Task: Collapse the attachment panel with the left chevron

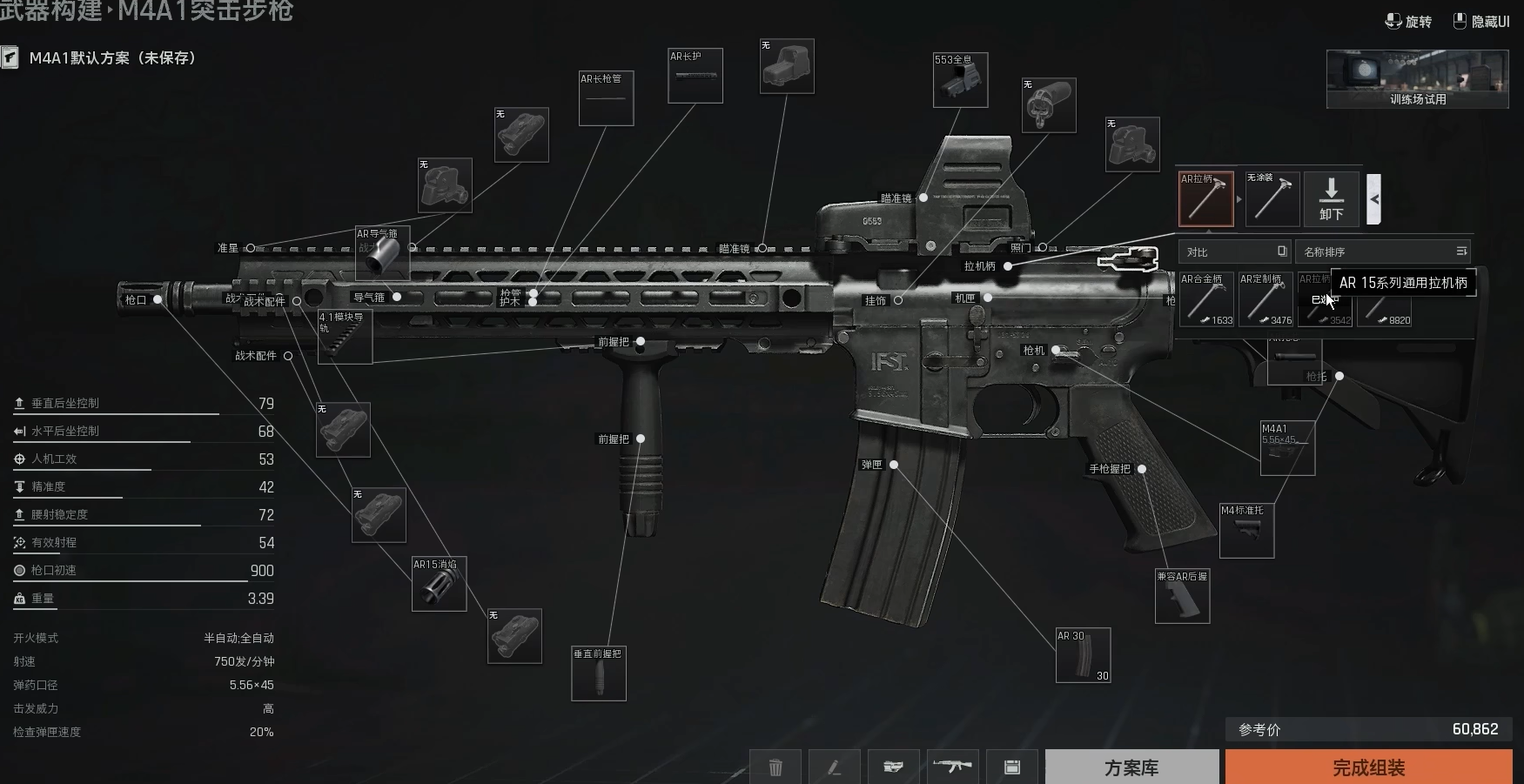Action: tap(1373, 198)
